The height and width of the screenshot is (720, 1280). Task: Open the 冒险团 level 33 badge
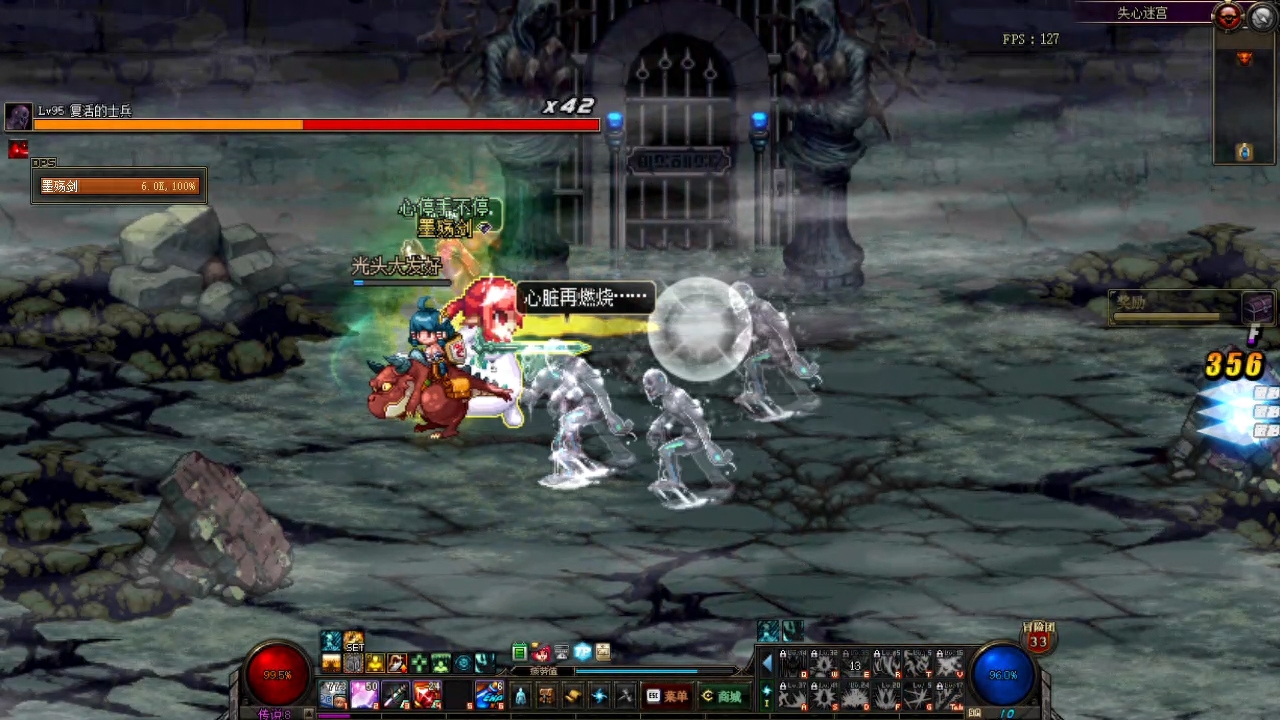1038,638
